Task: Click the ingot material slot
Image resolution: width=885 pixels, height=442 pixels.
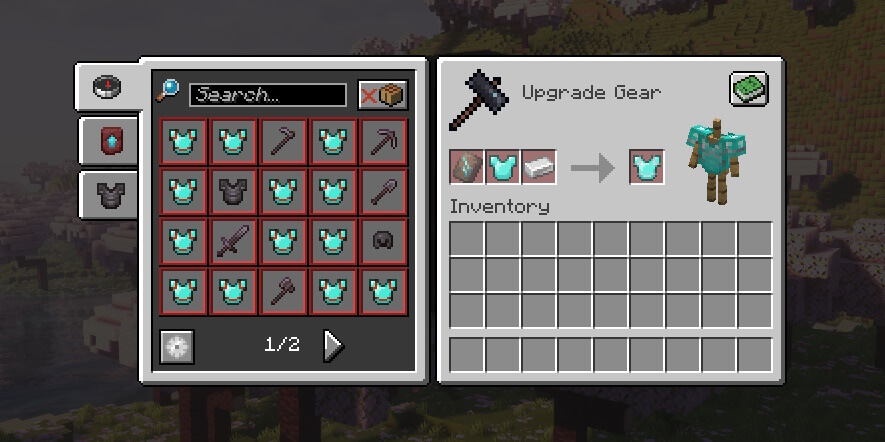Action: [539, 166]
